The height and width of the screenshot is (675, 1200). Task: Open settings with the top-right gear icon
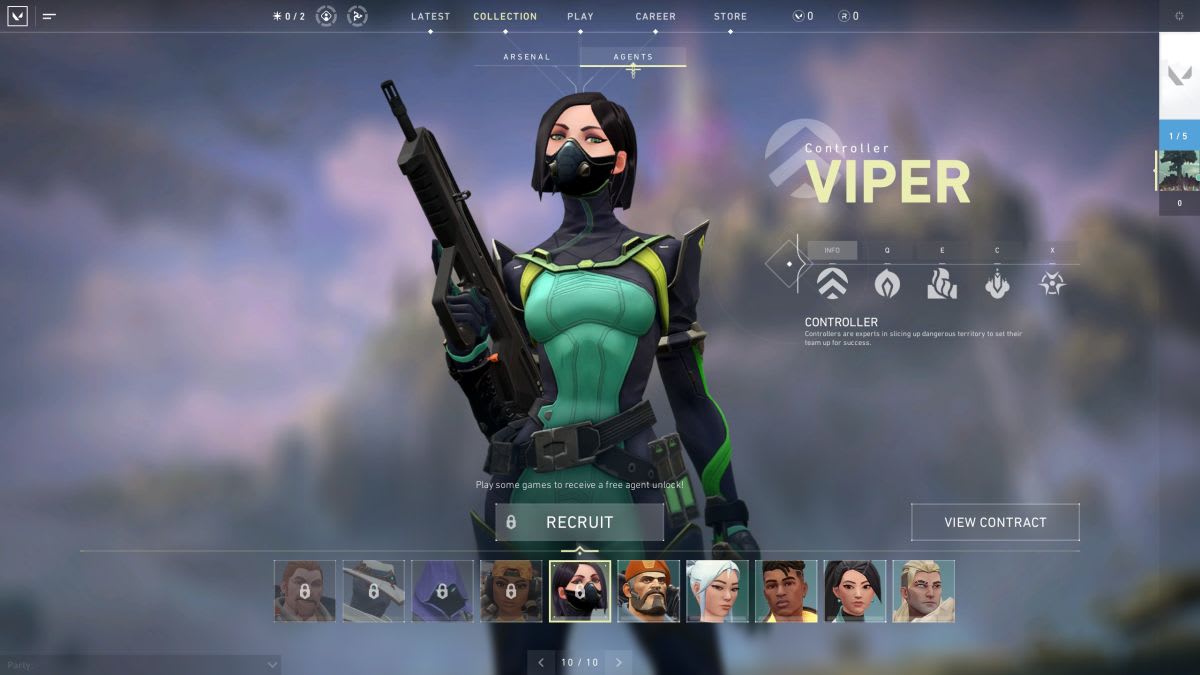[1179, 16]
